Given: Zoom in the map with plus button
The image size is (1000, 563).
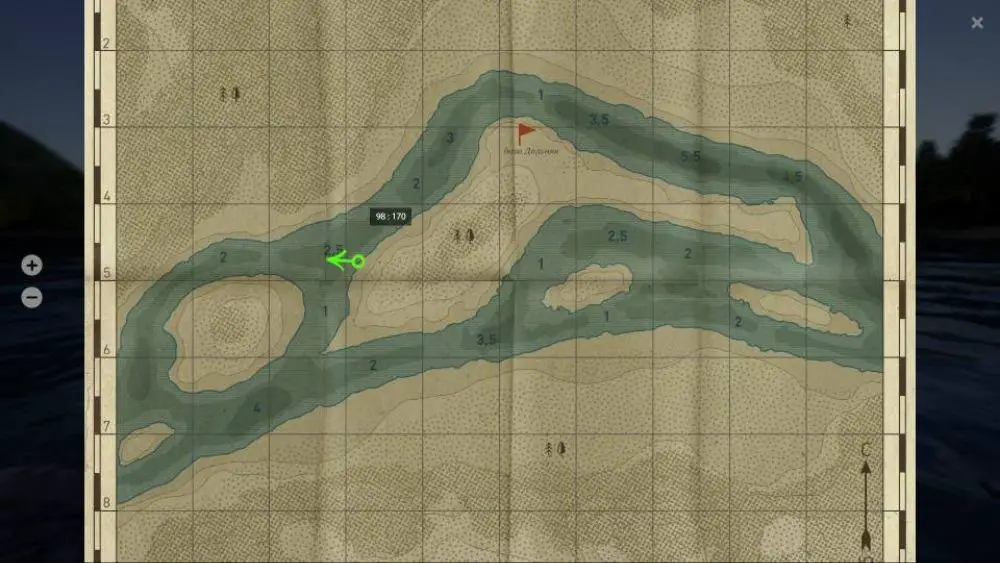Looking at the screenshot, I should (x=32, y=266).
